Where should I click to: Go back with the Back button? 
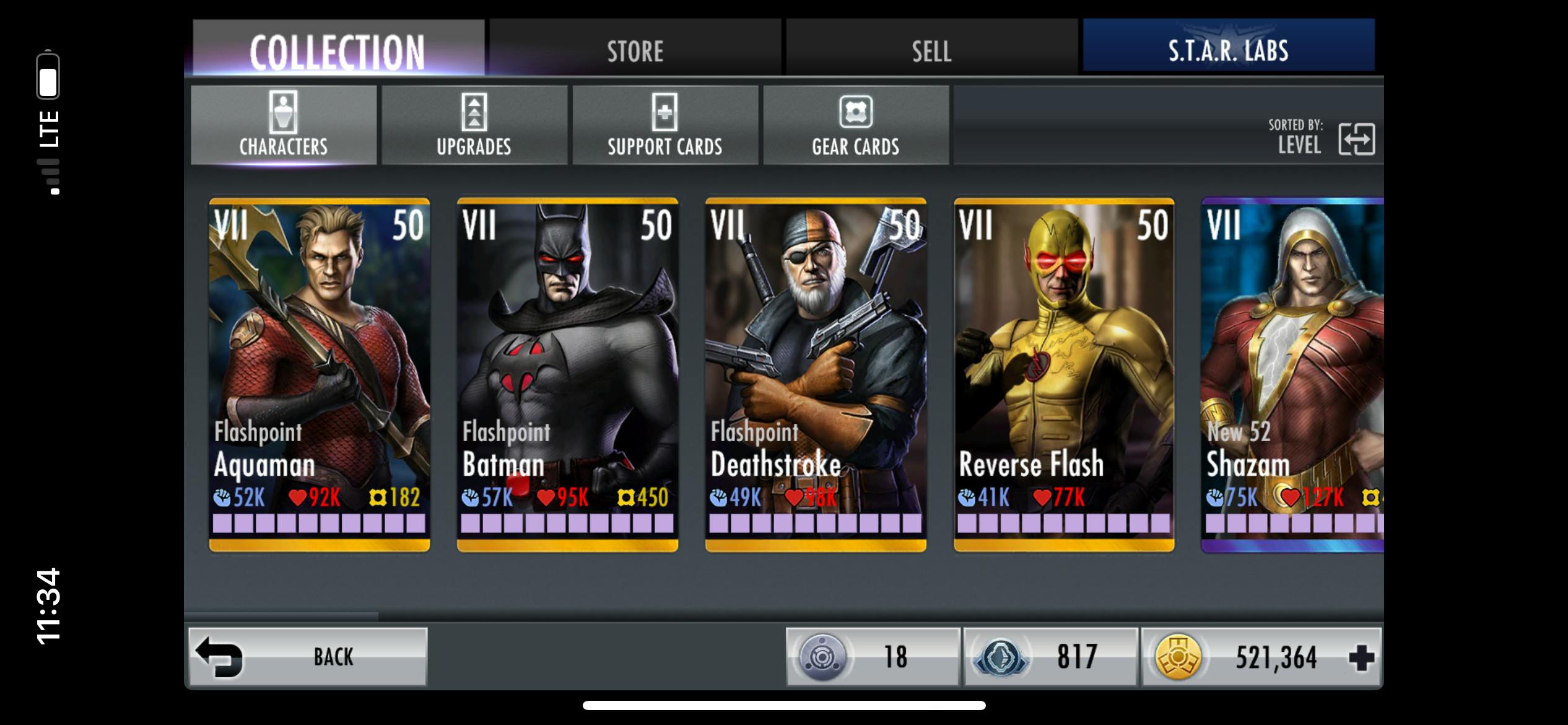point(308,657)
